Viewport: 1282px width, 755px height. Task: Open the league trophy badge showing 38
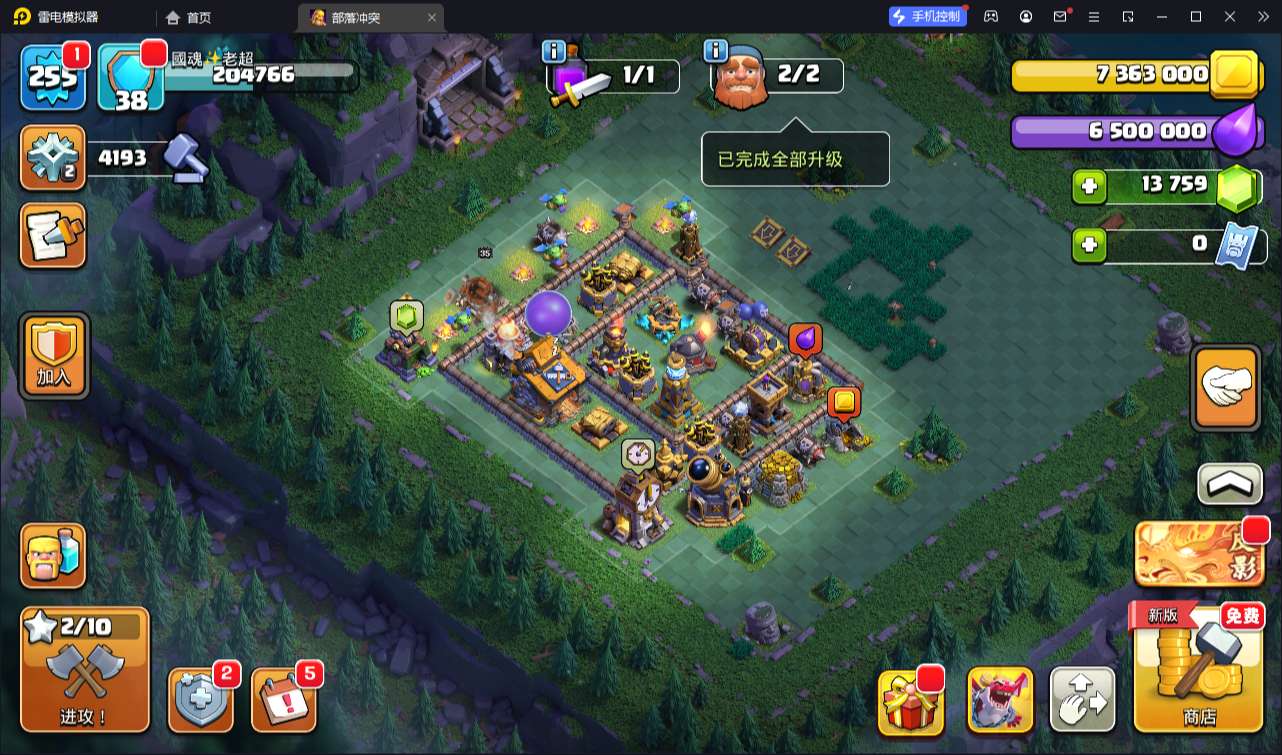pos(130,76)
